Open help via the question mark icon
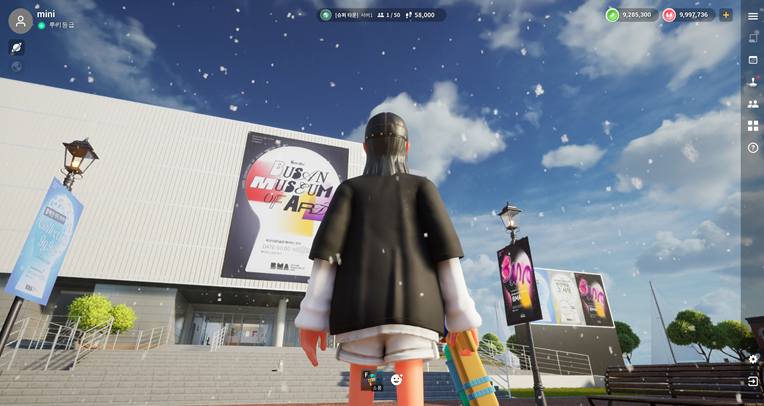Screen dimensions: 764x406 pos(753,148)
